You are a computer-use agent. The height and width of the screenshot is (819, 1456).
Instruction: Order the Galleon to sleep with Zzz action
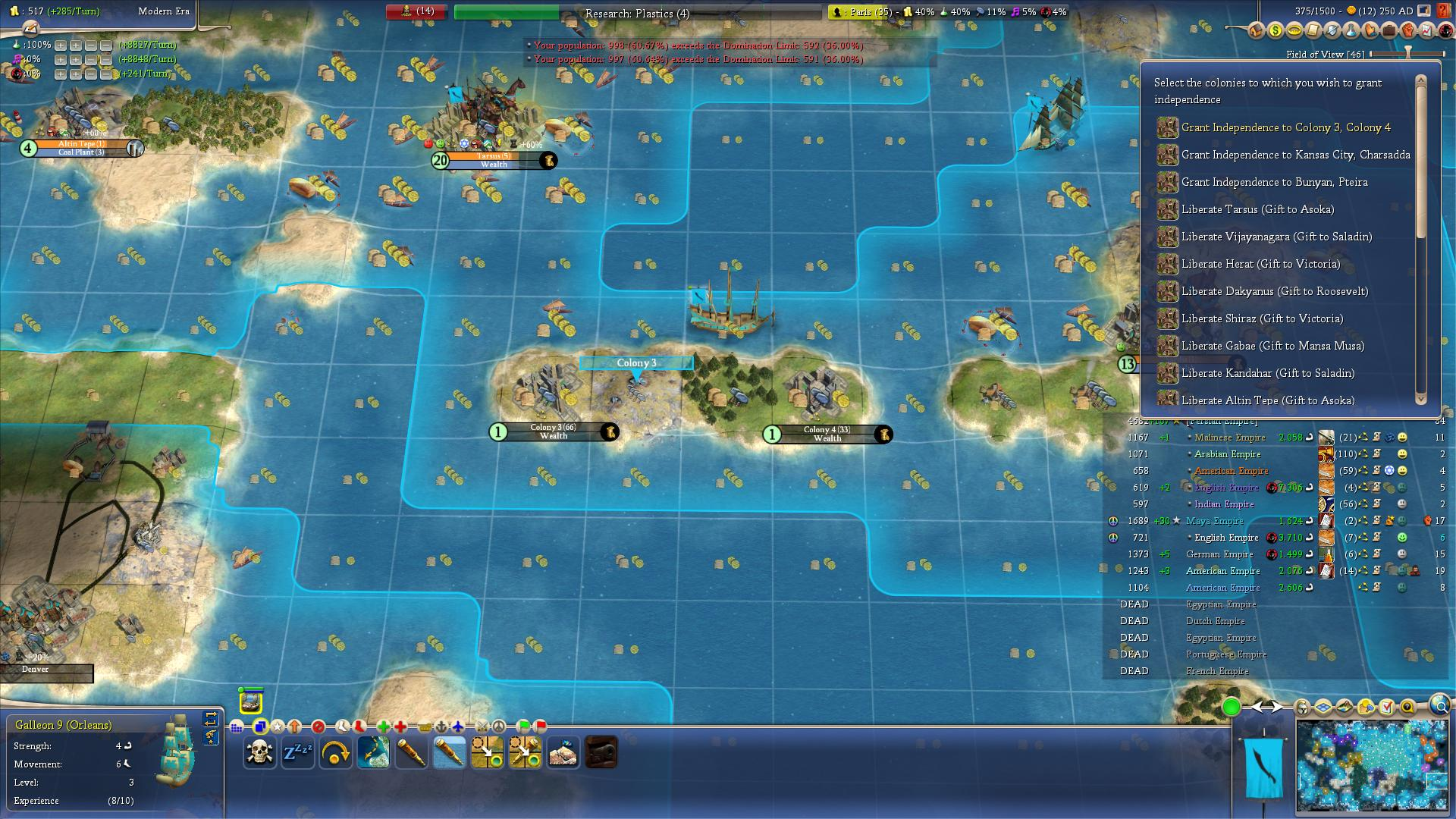[x=298, y=751]
